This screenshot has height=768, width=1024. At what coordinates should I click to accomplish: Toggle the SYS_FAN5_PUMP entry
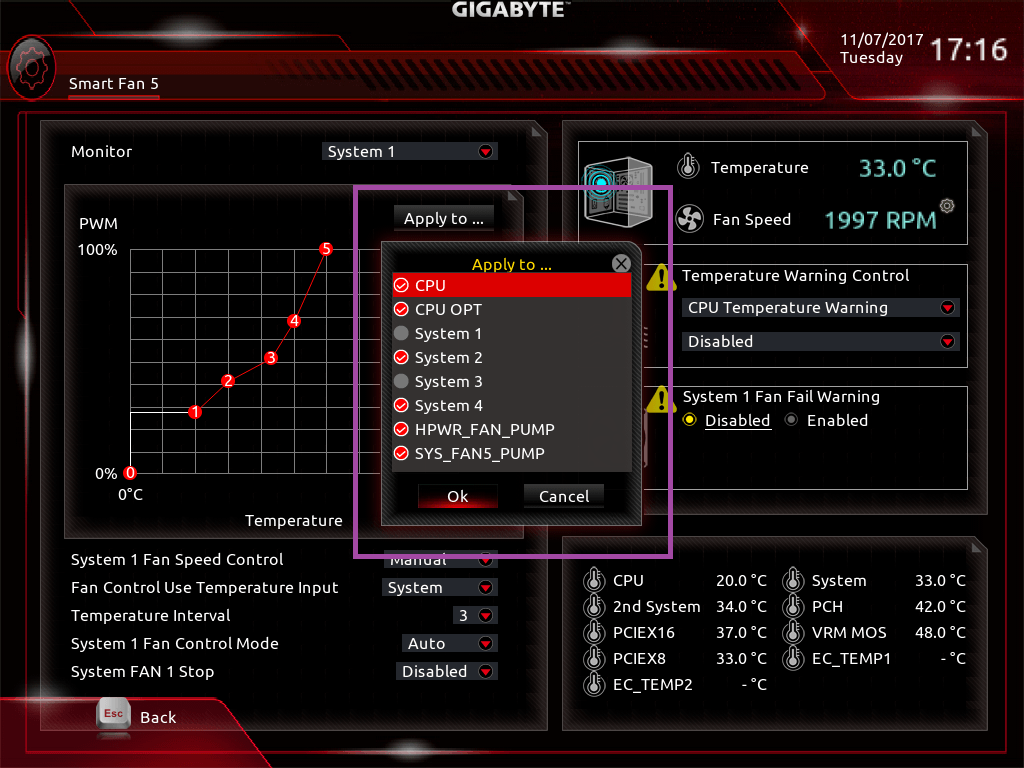402,454
